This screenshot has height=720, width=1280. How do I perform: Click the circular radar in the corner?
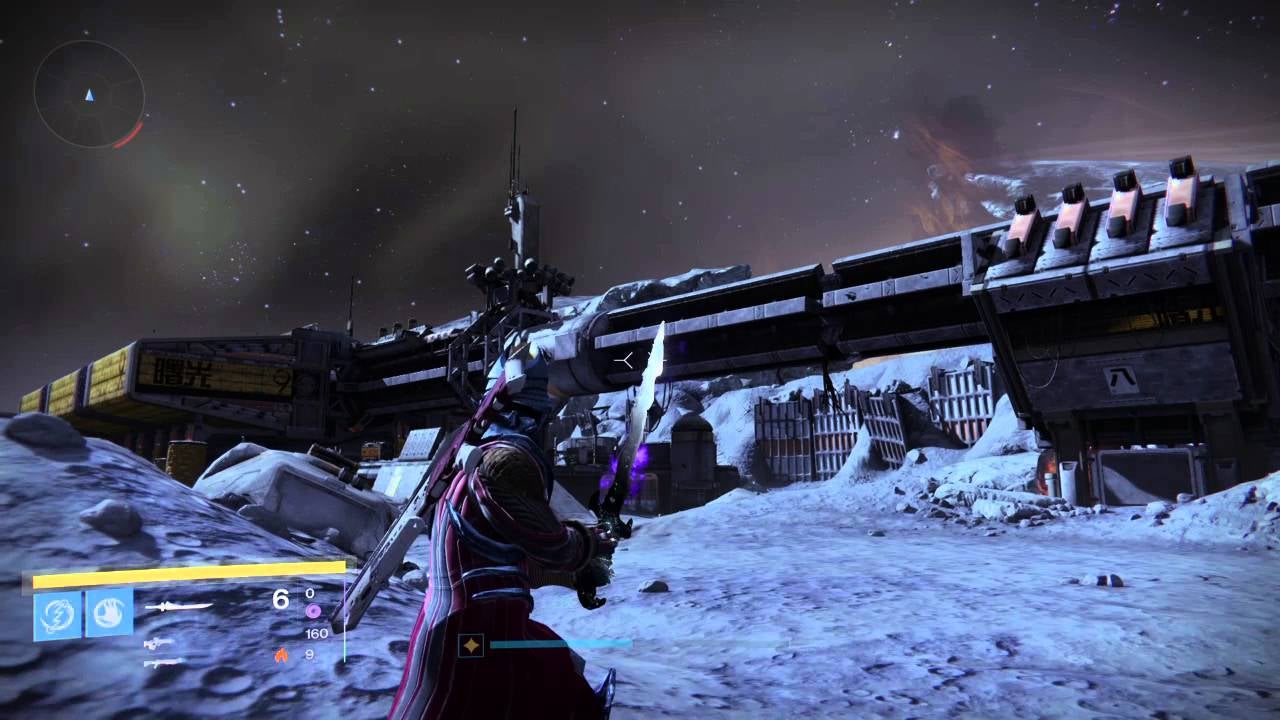click(89, 95)
